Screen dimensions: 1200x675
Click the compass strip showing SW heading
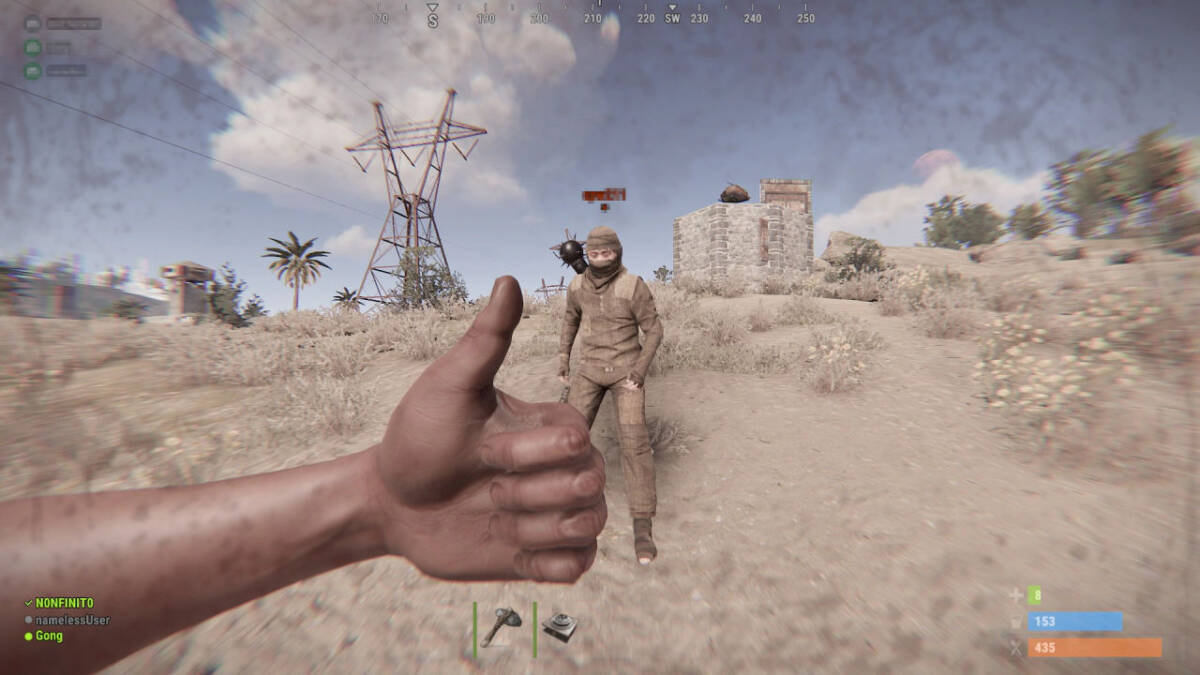[672, 17]
